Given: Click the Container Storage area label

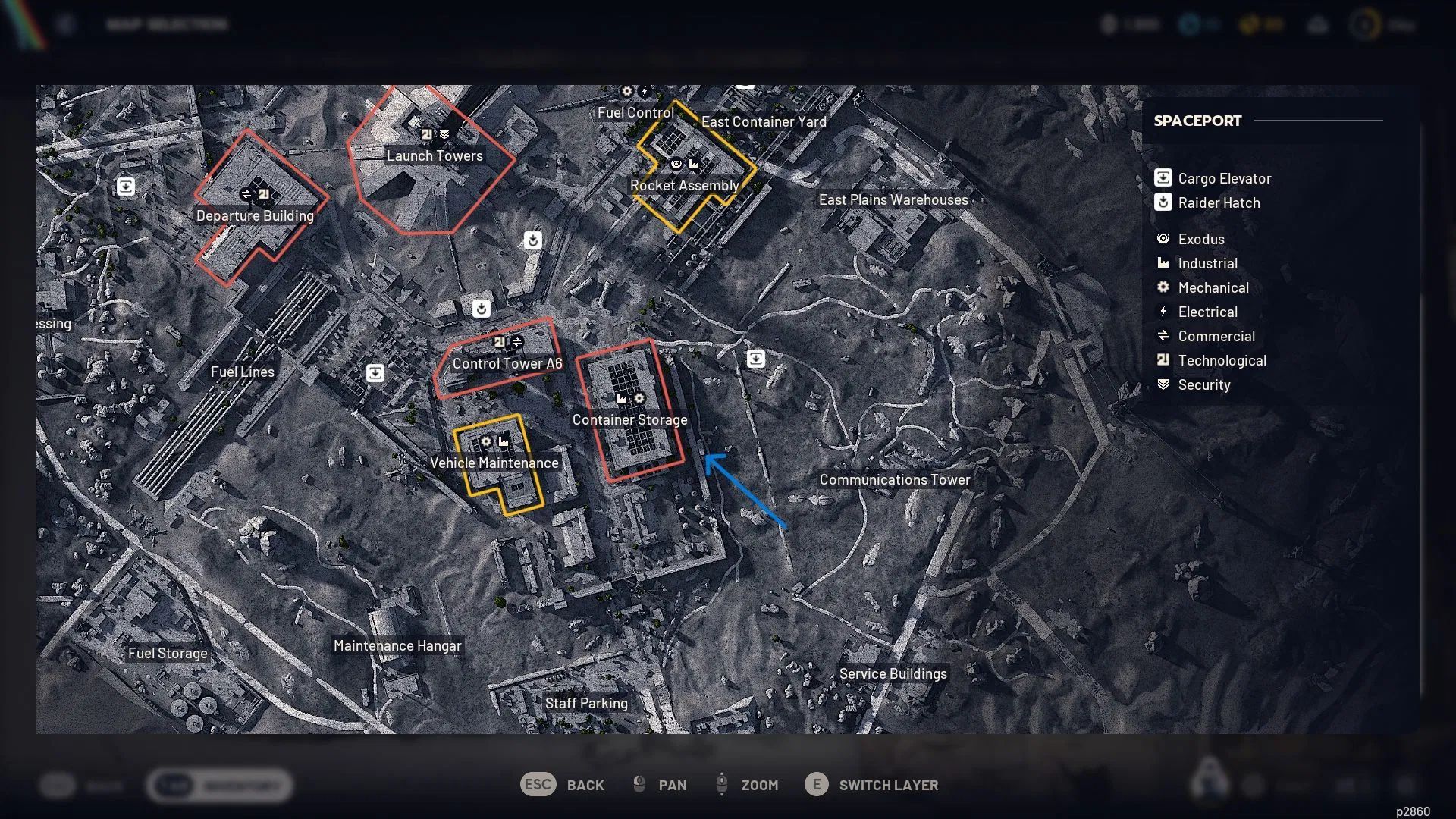Looking at the screenshot, I should 629,419.
